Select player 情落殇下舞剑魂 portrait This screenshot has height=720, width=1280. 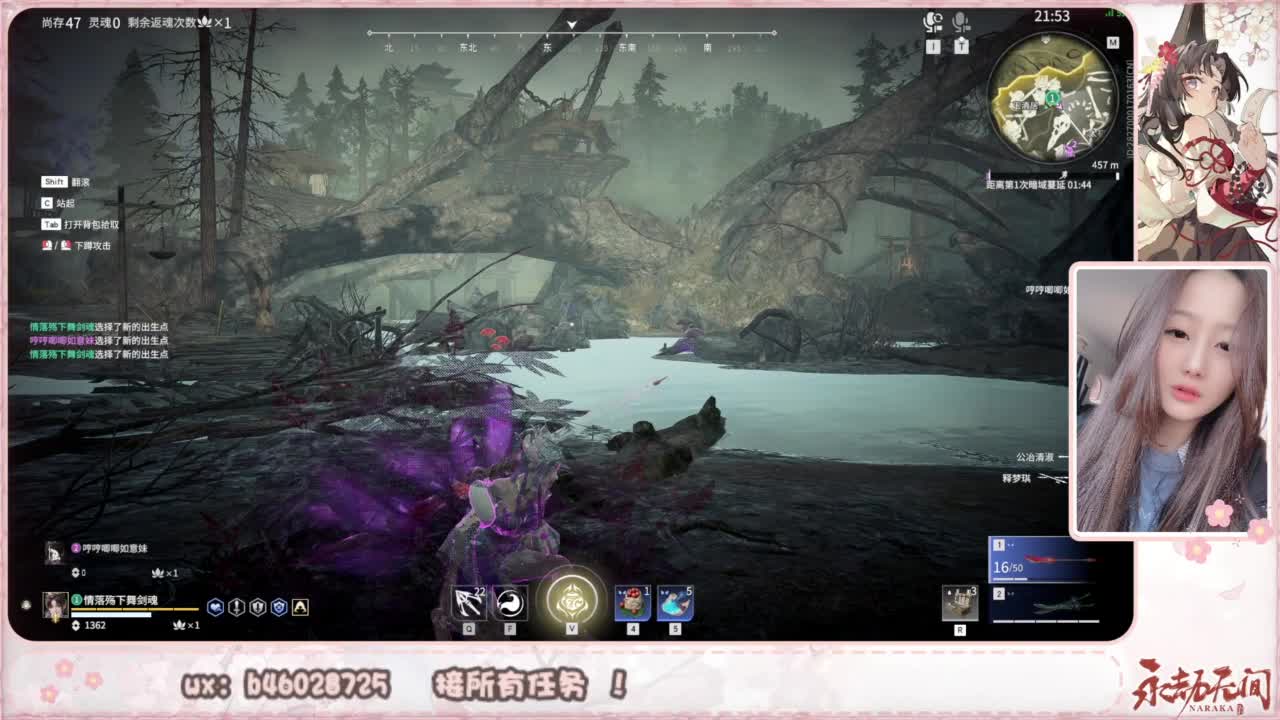pos(55,605)
